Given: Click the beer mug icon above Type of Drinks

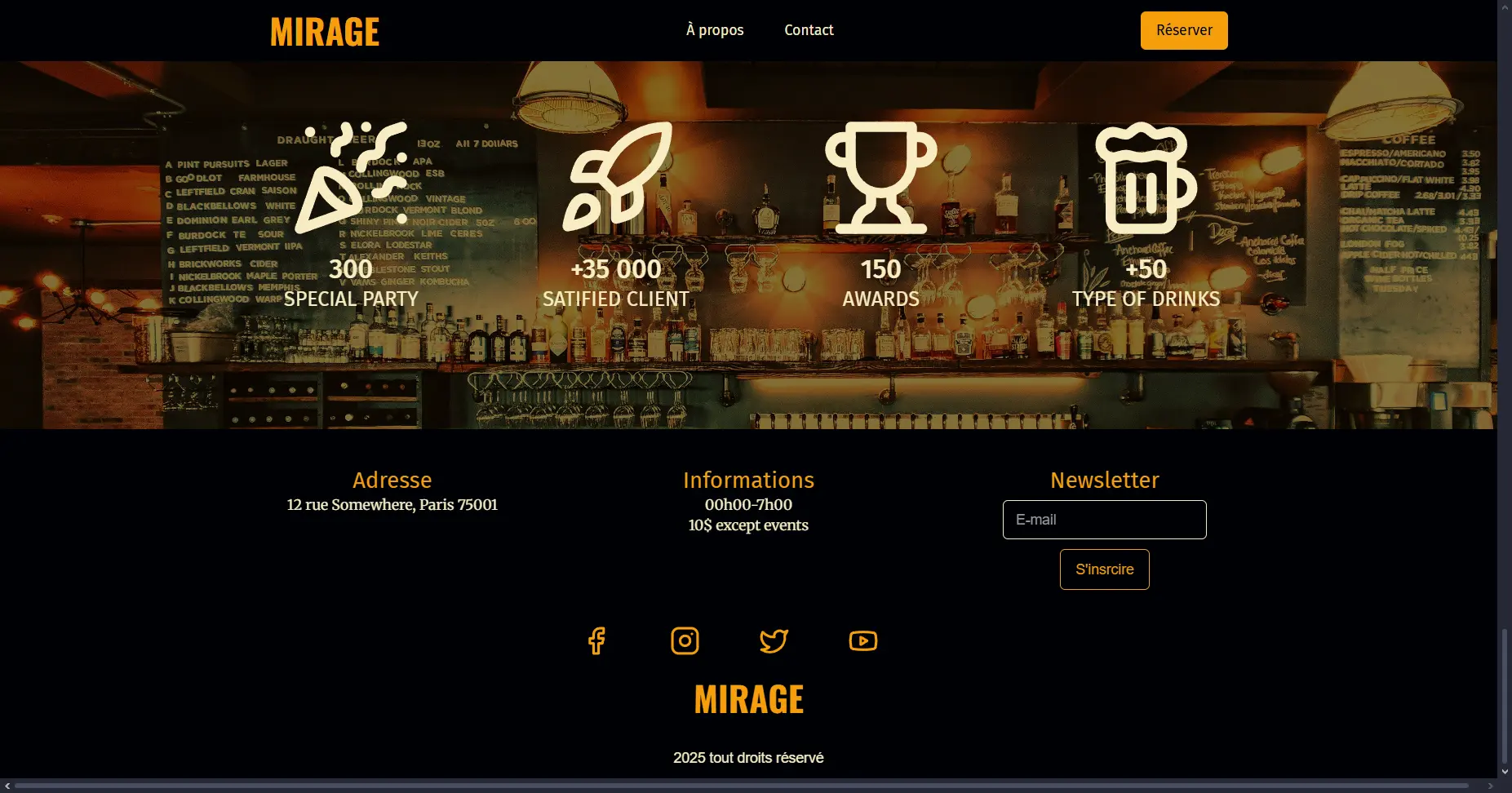Looking at the screenshot, I should (x=1144, y=179).
